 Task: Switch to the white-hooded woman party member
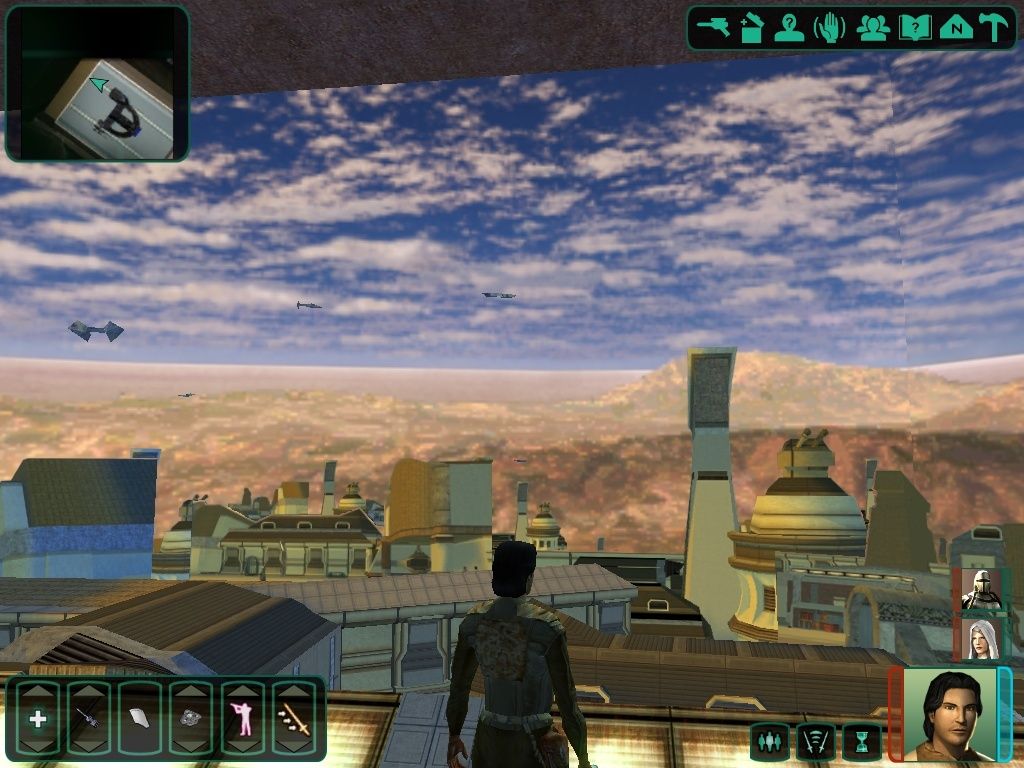coord(980,639)
